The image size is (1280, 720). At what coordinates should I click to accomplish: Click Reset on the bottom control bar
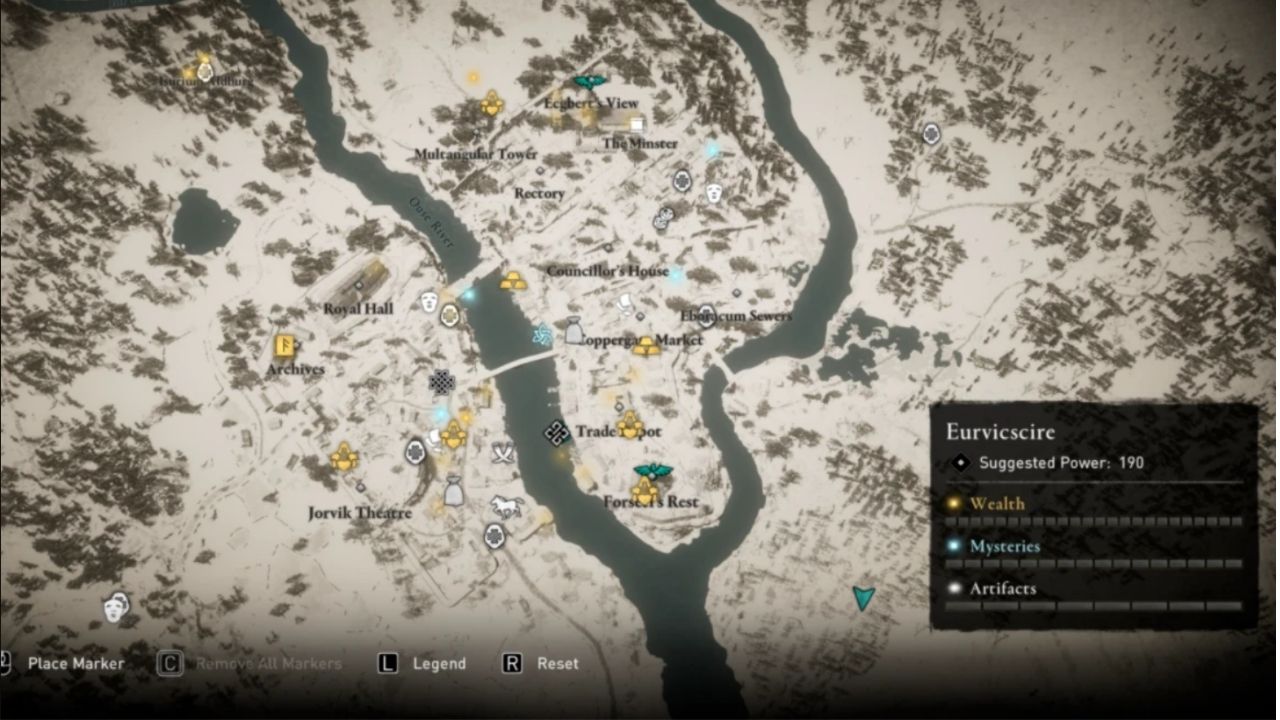[543, 663]
